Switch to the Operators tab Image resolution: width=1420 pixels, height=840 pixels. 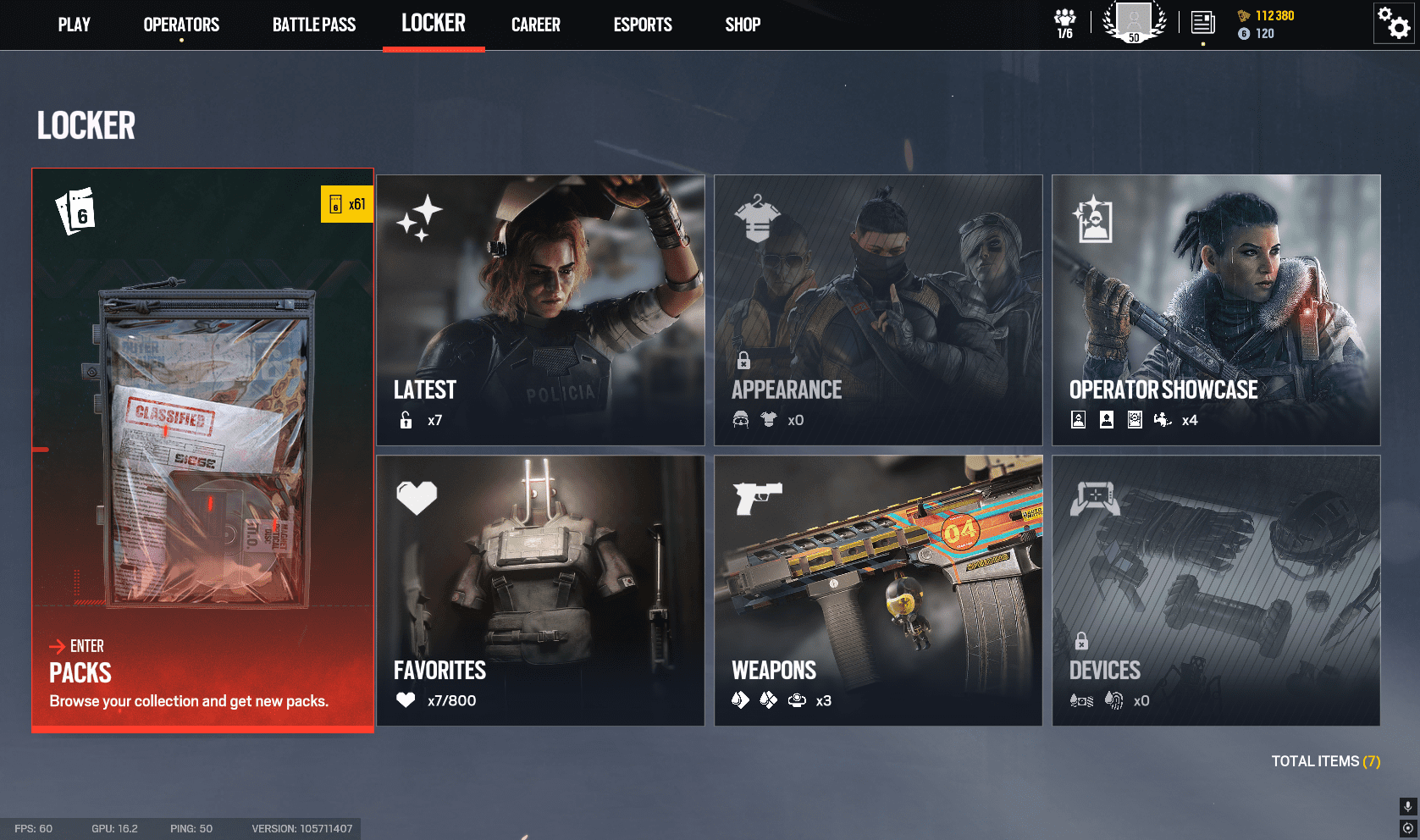click(180, 25)
